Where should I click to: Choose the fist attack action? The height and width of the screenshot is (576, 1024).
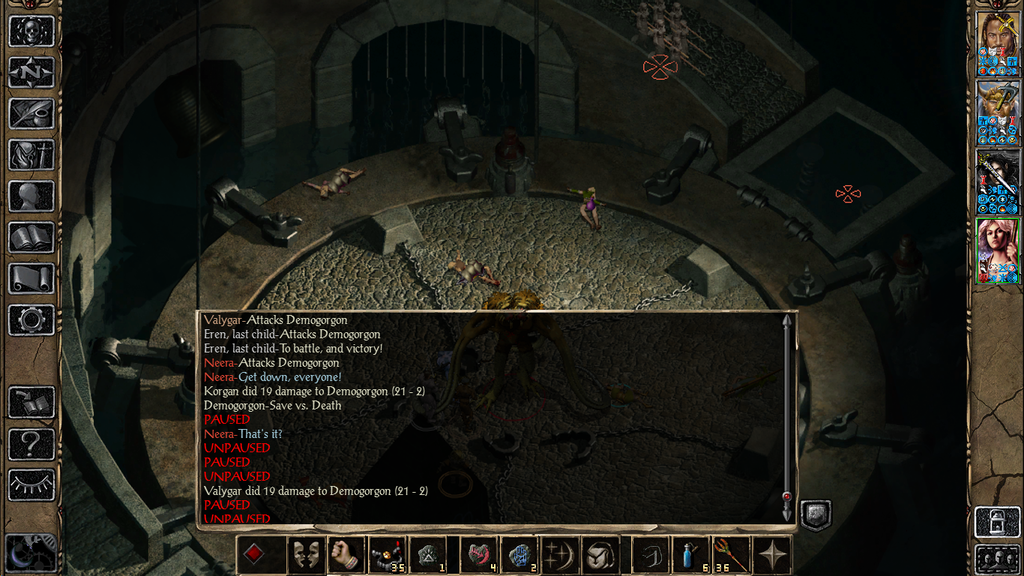click(x=345, y=554)
